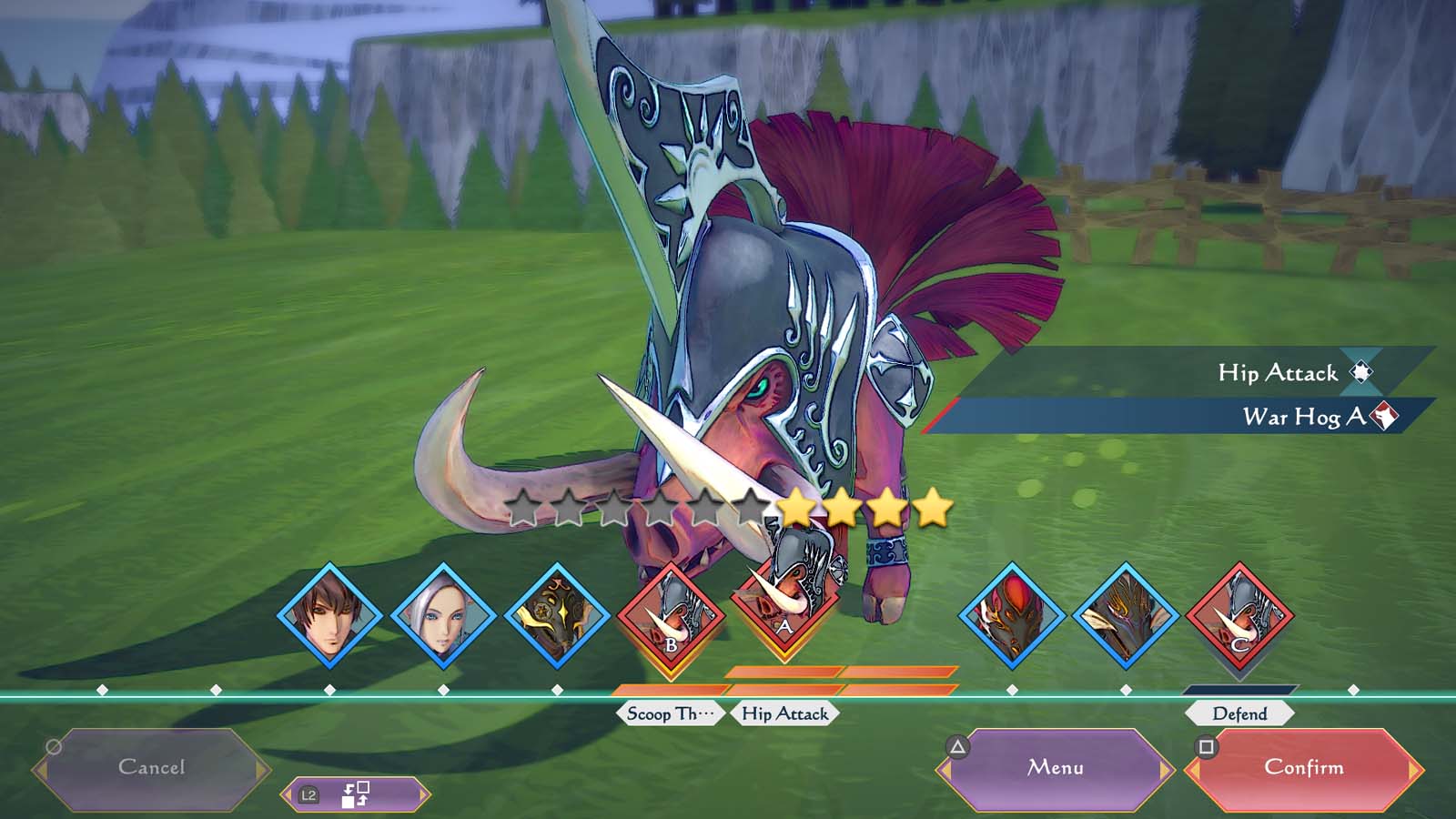Toggle the timeline swap view button
The height and width of the screenshot is (819, 1456).
click(354, 794)
